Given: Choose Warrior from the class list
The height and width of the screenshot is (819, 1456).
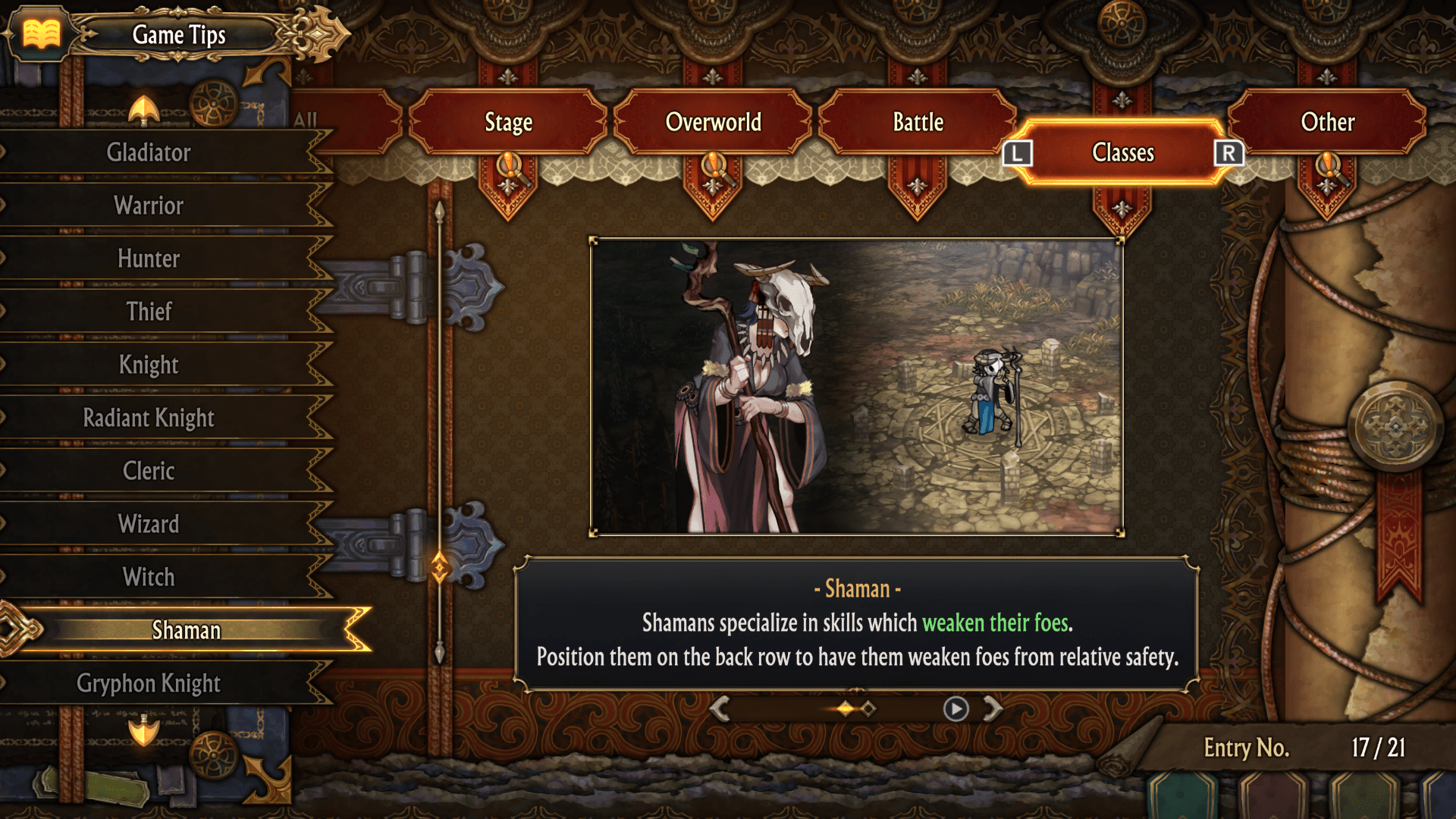Looking at the screenshot, I should click(x=149, y=206).
